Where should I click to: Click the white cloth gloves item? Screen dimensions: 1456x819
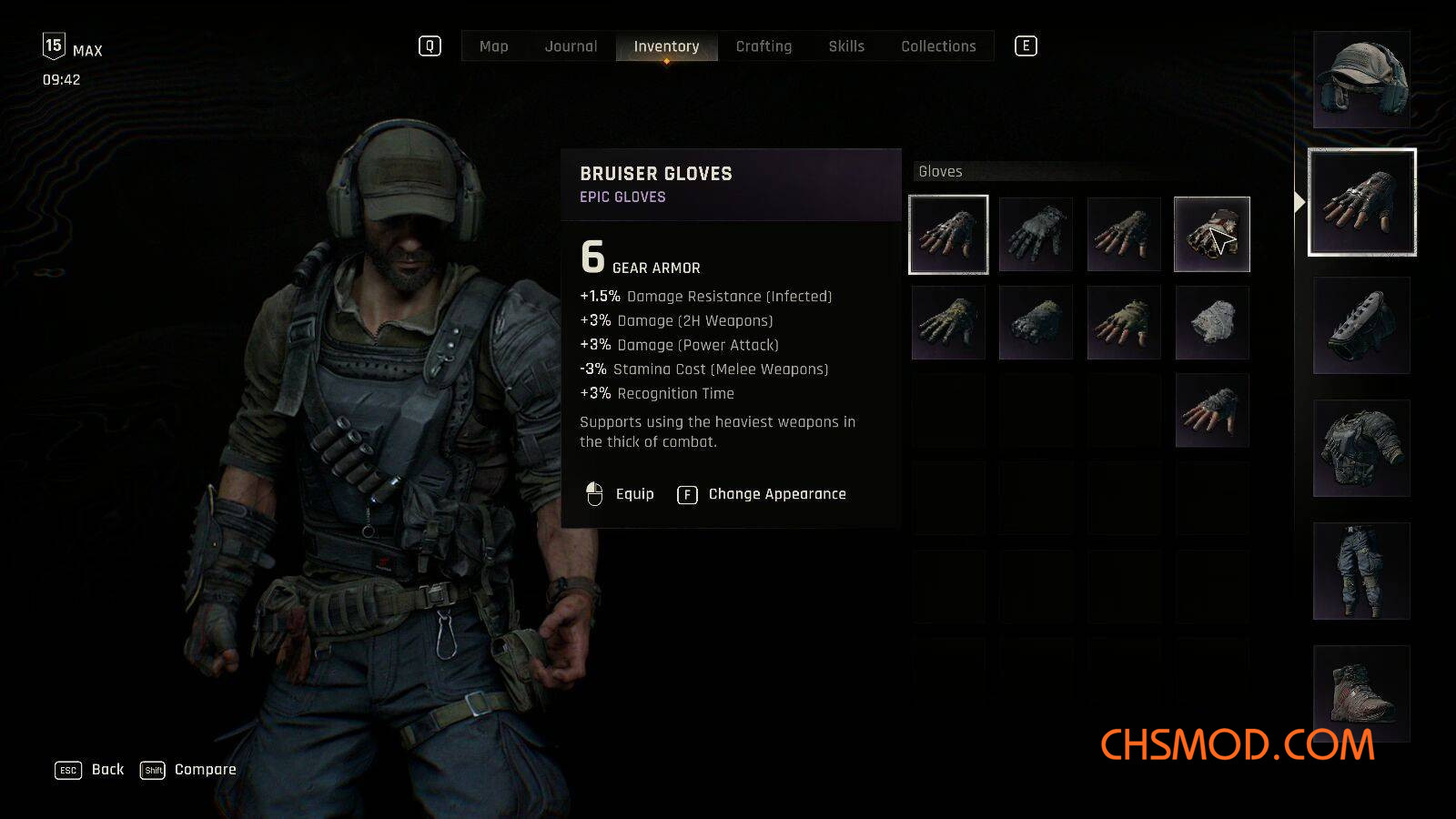click(x=1212, y=322)
